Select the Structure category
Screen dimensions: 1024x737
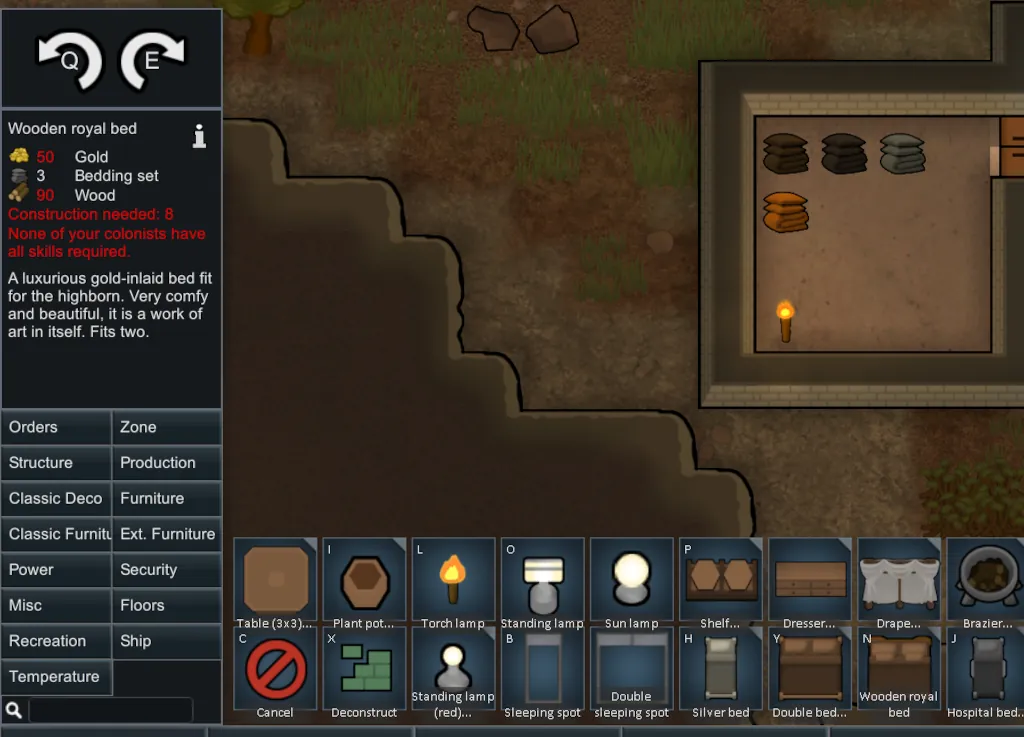click(x=56, y=463)
